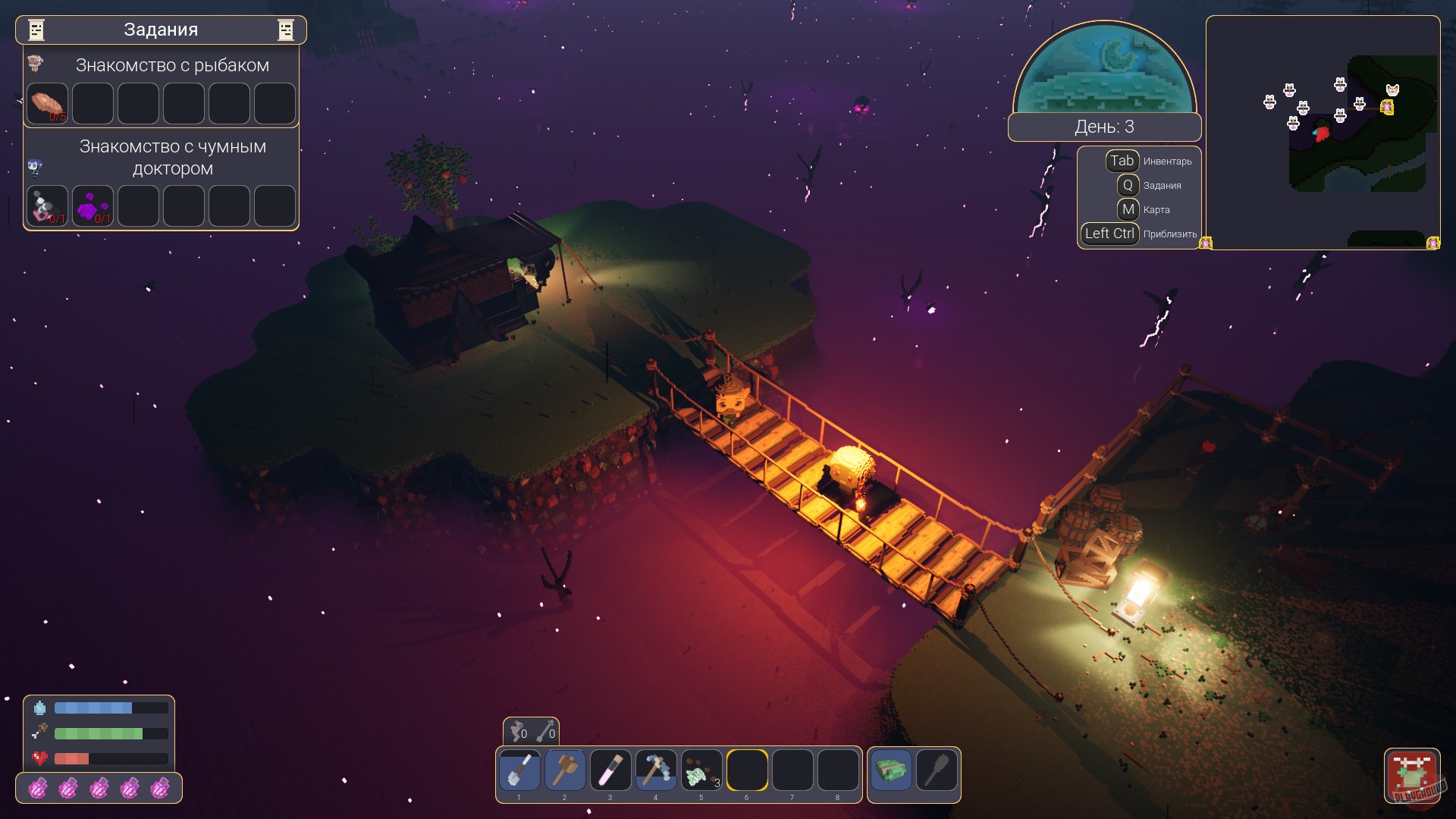Select the wooden mallet in hotbar slot 2
Viewport: 1456px width, 819px height.
(x=565, y=770)
